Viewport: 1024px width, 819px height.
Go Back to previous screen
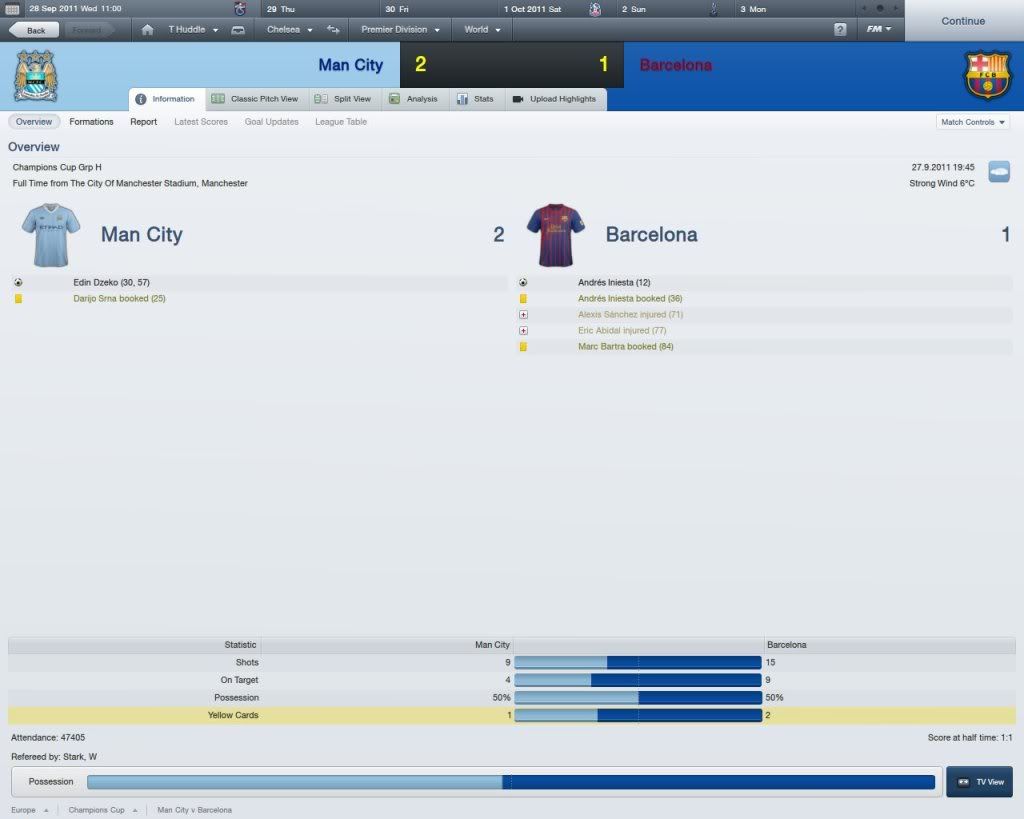pos(30,30)
